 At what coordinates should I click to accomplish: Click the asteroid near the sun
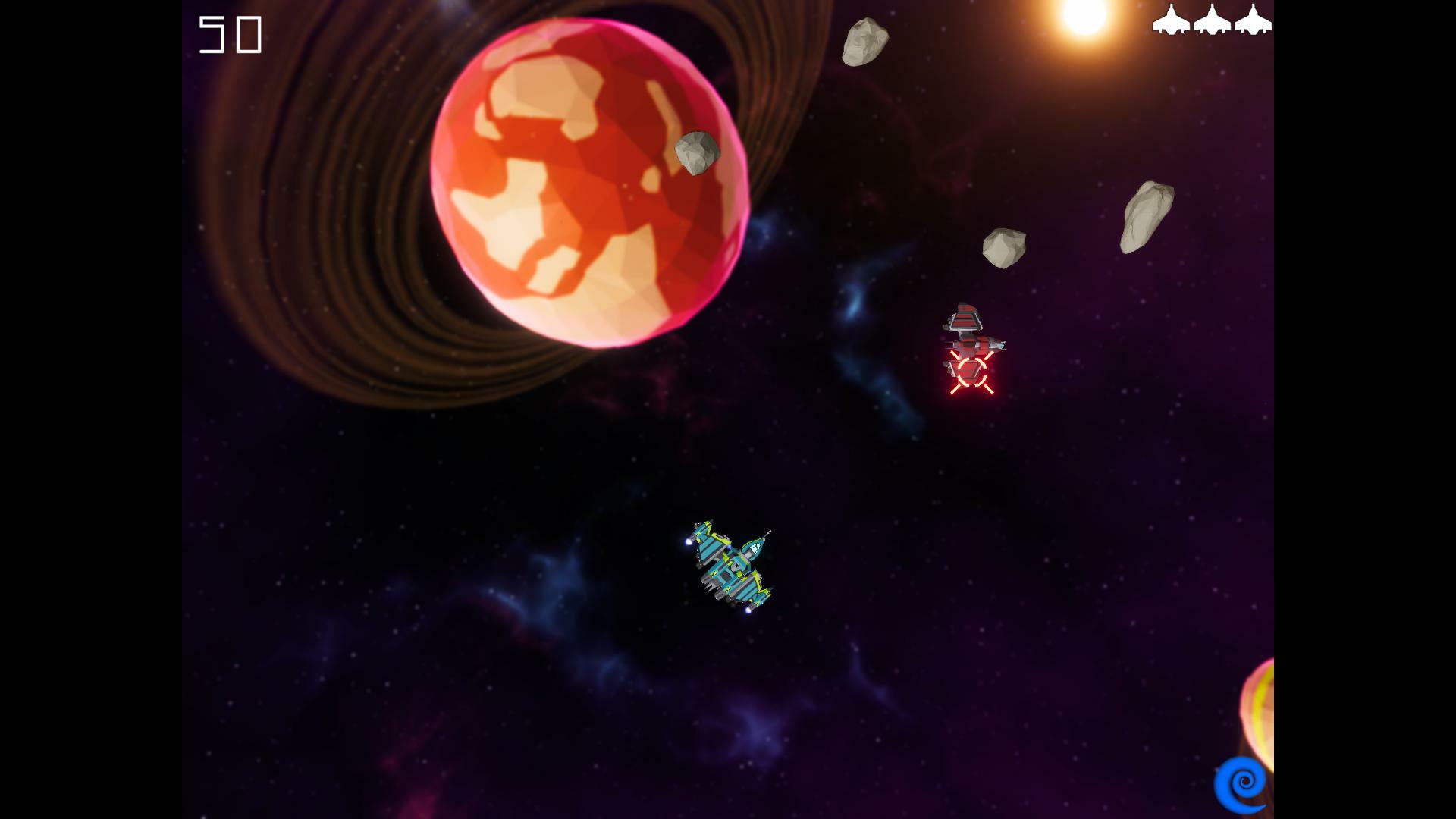[864, 42]
